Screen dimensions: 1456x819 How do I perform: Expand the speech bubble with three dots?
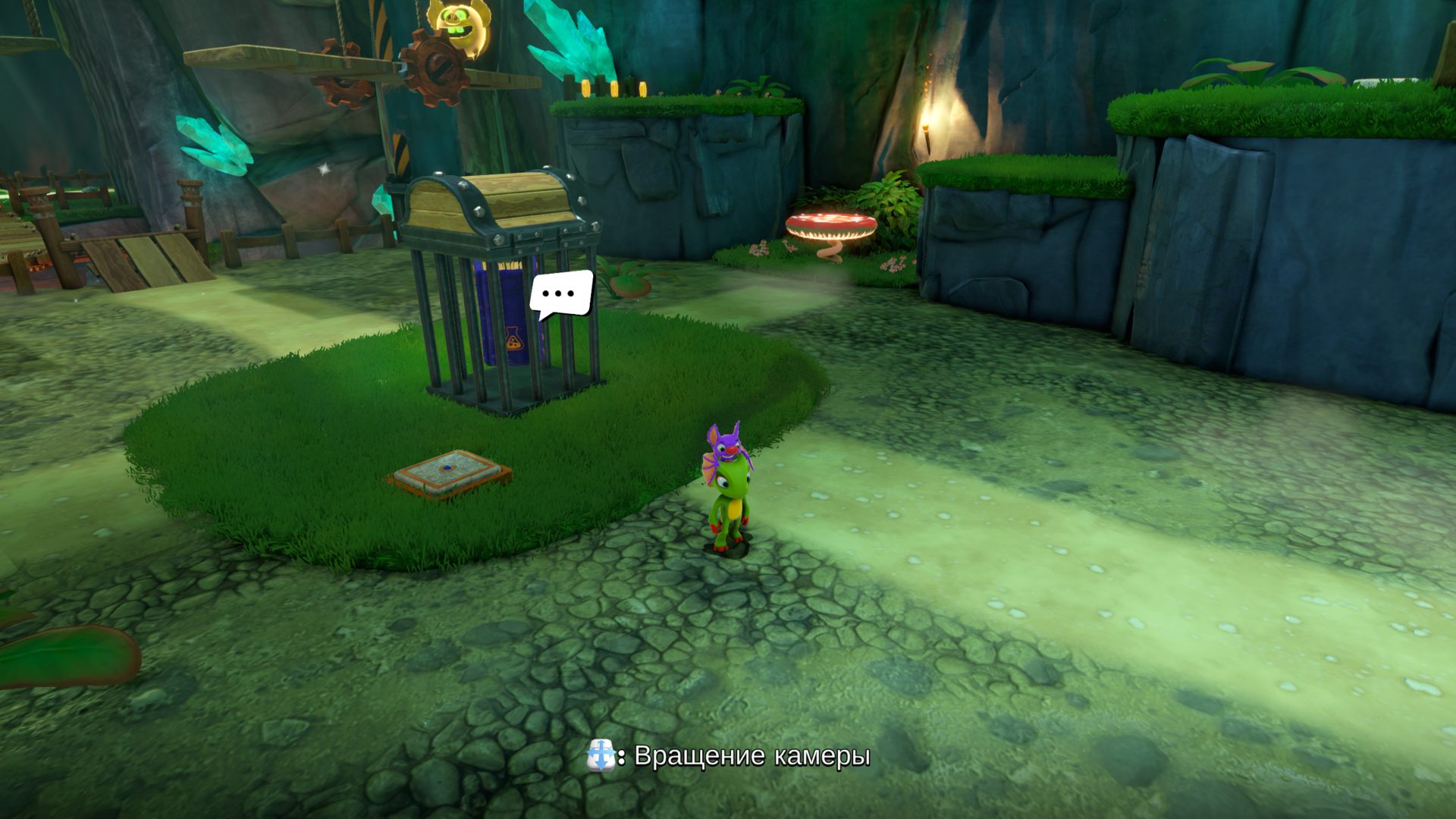tap(561, 292)
